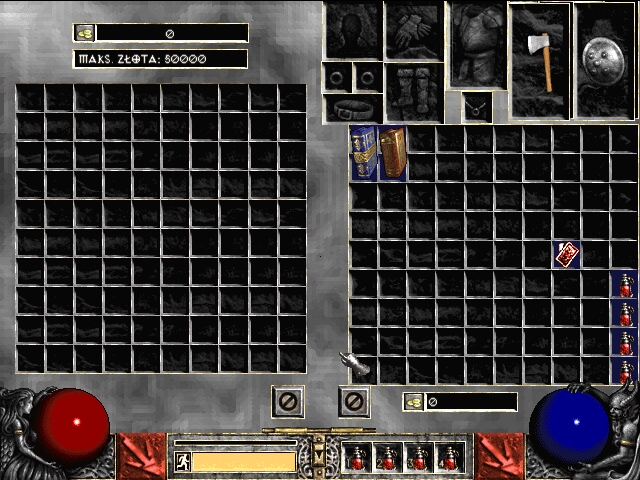Pick up the blue tome in inventory
The image size is (640, 480).
click(363, 153)
